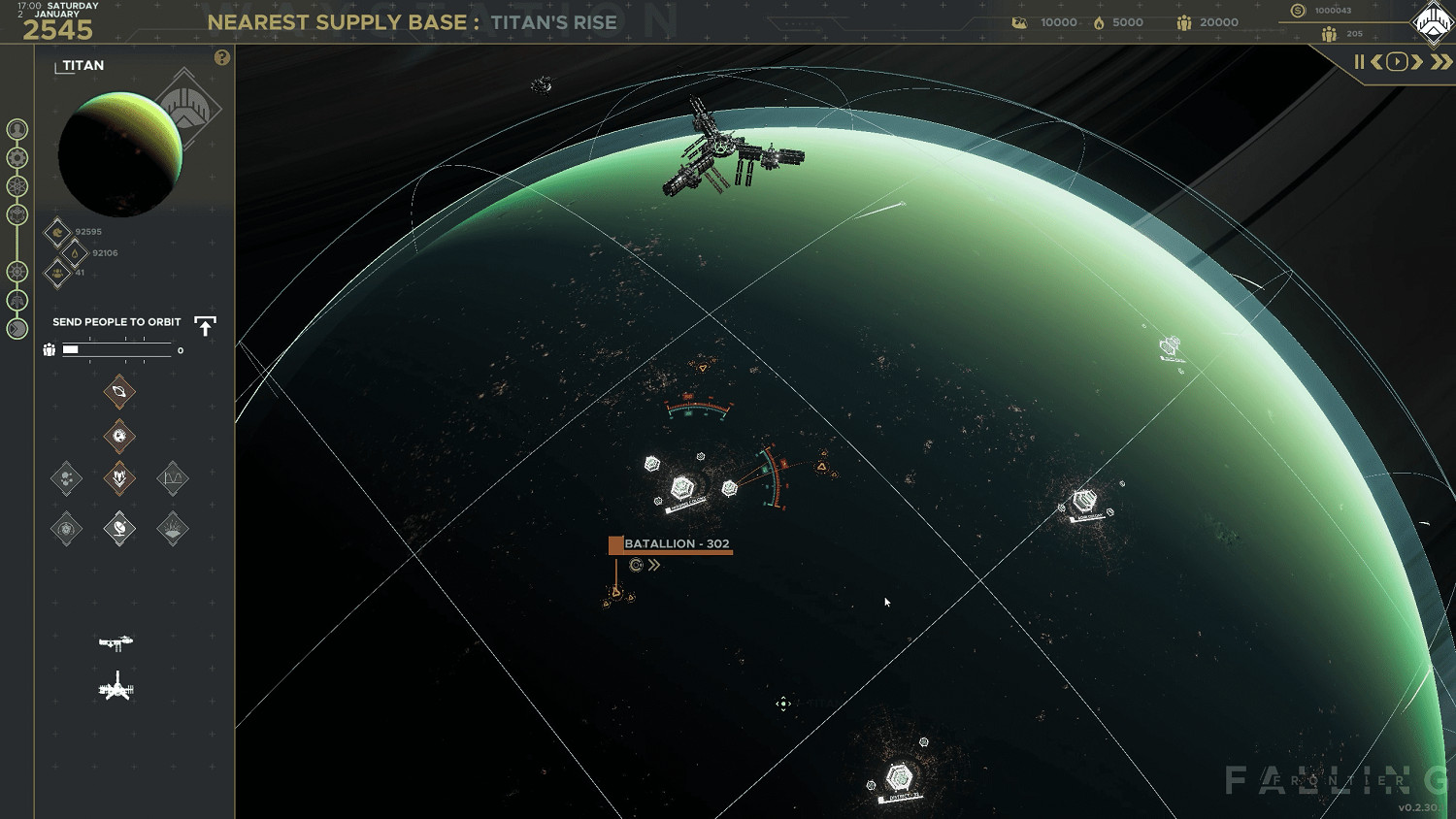Pause the game time

tap(1359, 62)
